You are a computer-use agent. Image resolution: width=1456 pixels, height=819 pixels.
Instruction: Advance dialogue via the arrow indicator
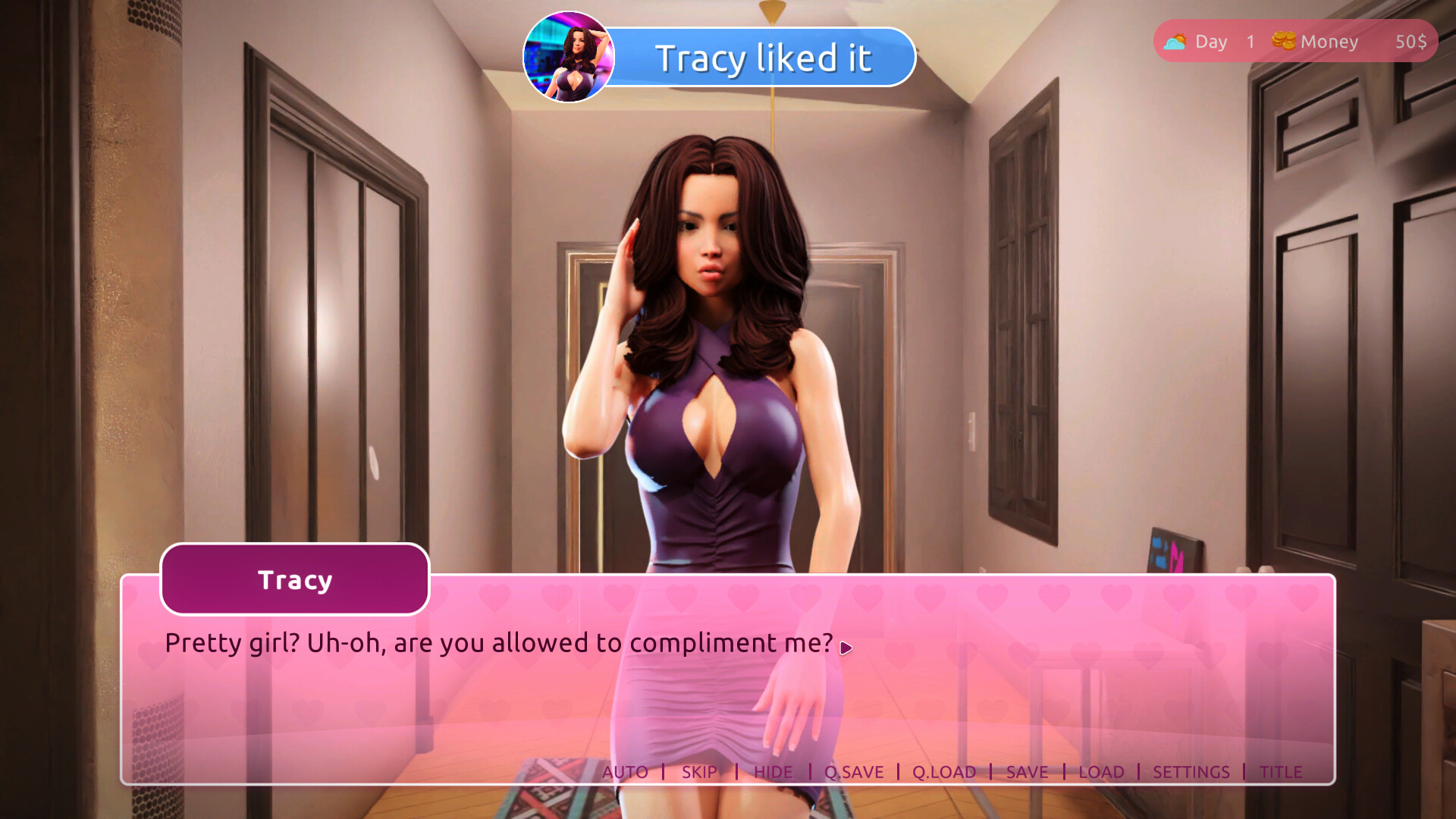pos(846,648)
